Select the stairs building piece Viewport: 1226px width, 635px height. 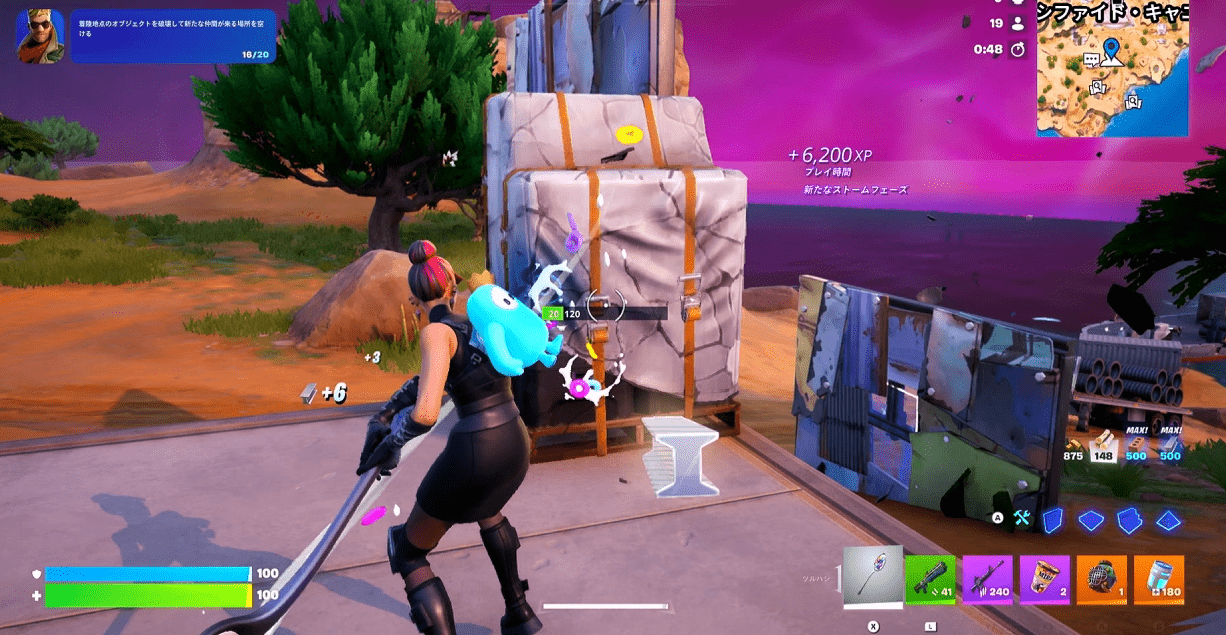point(1129,520)
